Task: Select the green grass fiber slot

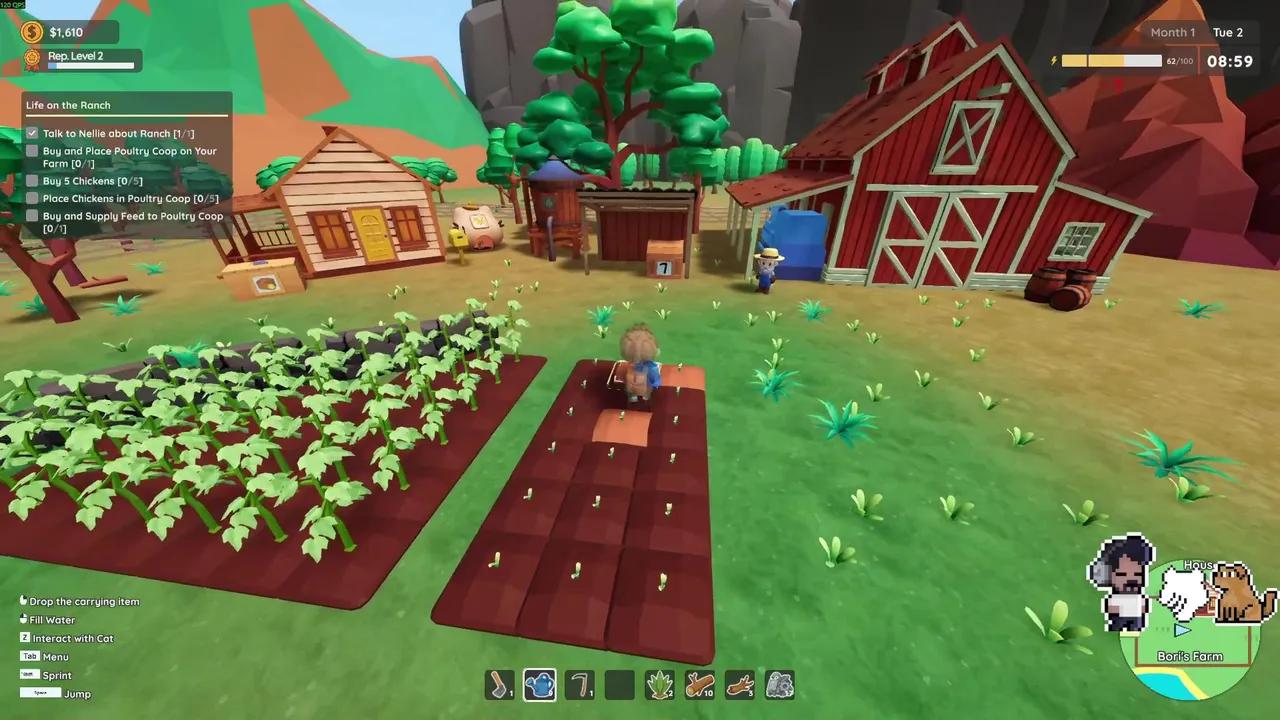Action: point(660,685)
